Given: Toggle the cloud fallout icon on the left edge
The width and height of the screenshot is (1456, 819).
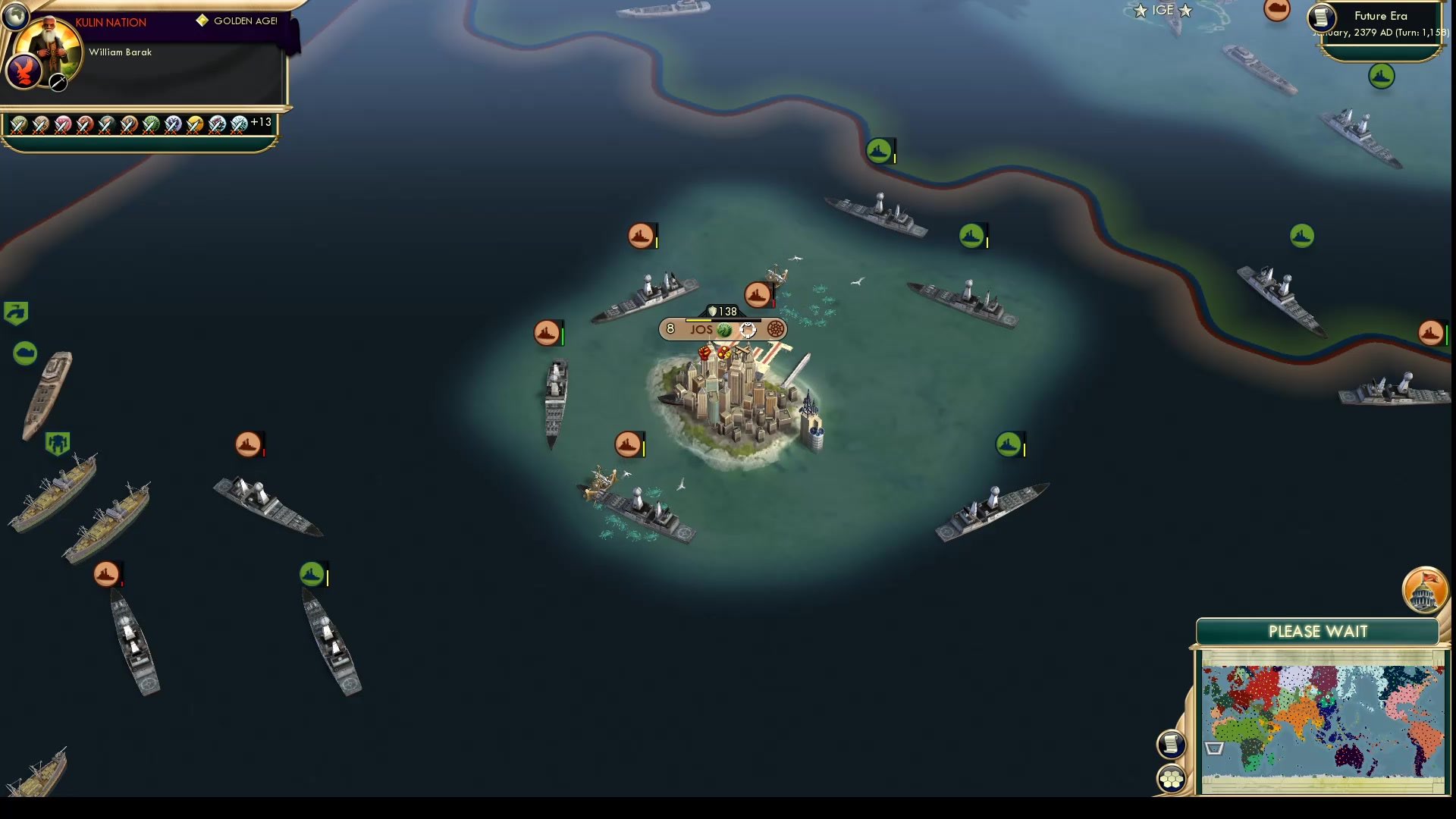Looking at the screenshot, I should (25, 351).
